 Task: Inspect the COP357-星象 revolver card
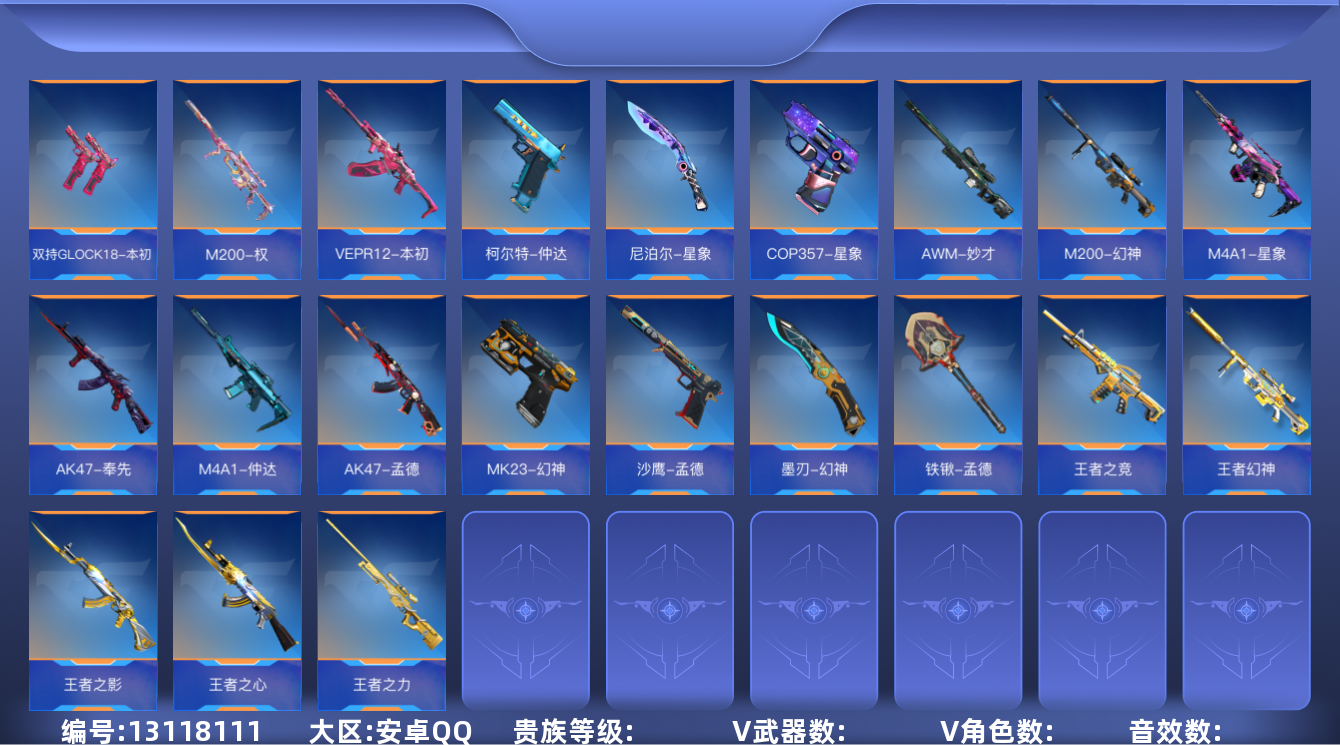click(814, 175)
